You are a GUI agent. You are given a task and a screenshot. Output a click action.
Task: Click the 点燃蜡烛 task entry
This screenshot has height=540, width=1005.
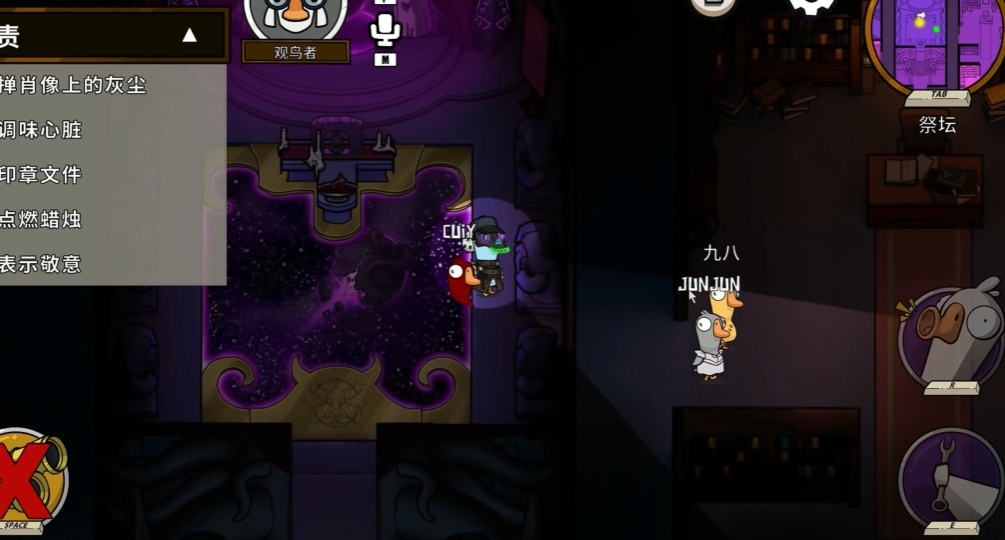(42, 219)
